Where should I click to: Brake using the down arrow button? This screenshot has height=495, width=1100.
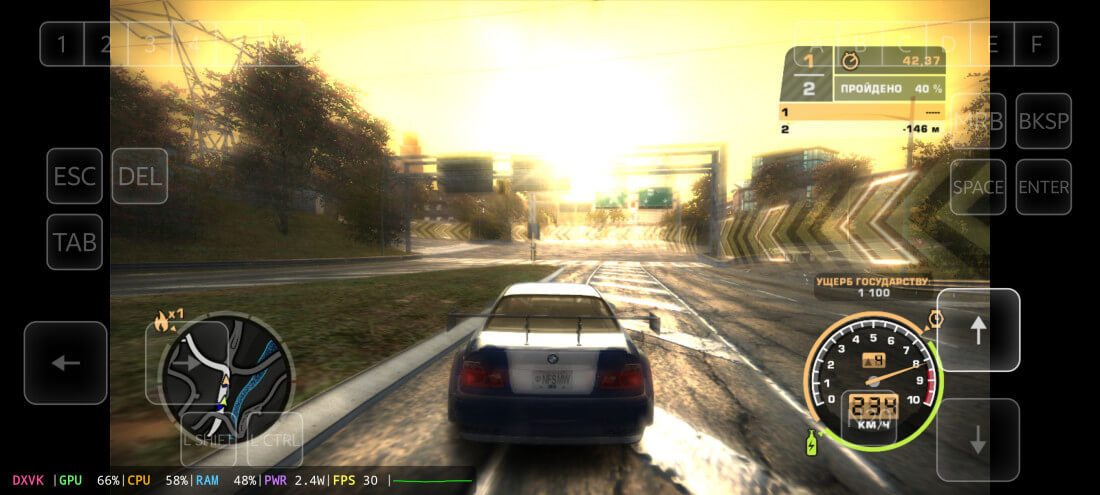point(978,440)
